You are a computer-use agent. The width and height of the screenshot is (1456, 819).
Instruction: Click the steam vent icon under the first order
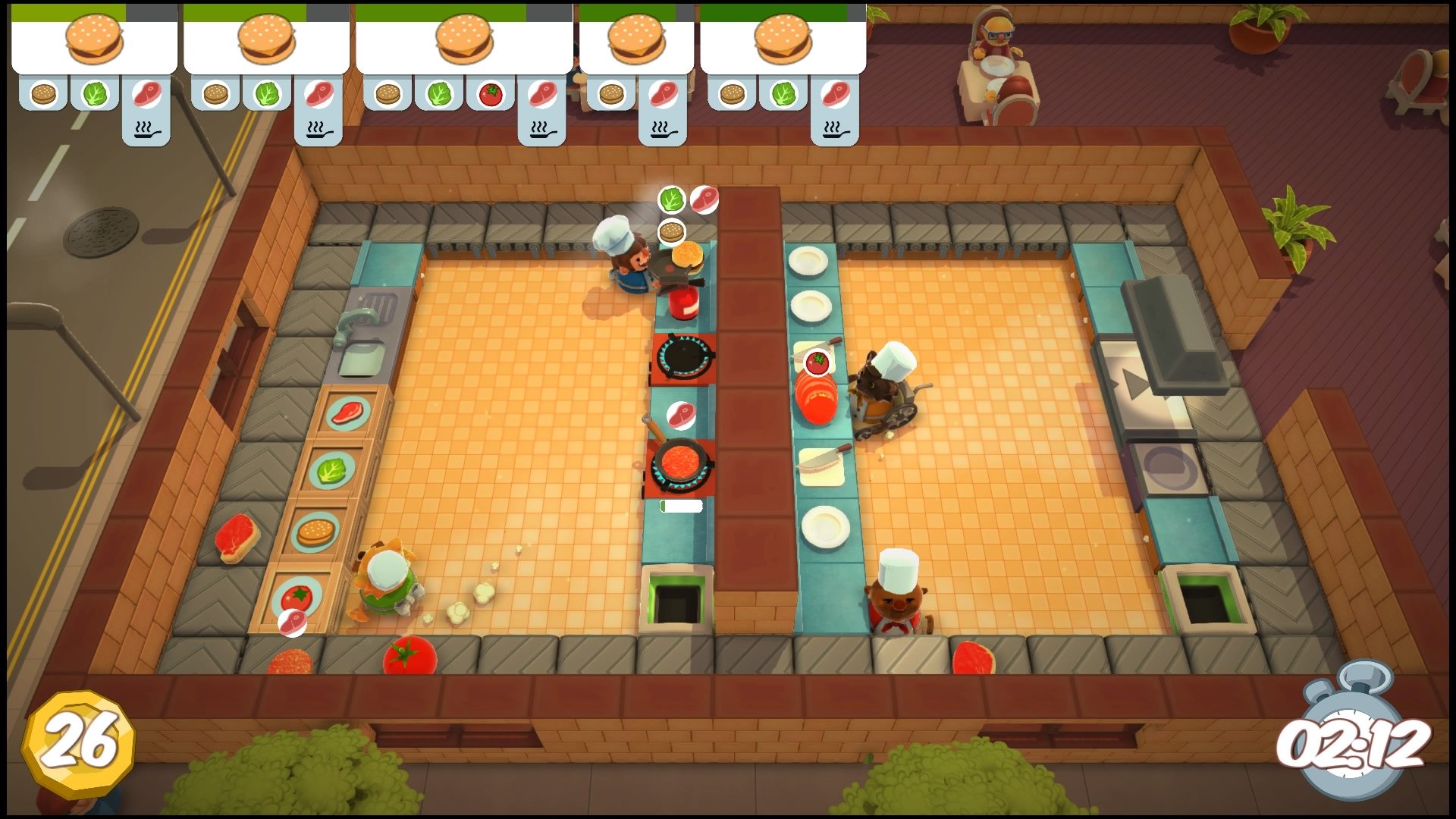click(x=146, y=129)
